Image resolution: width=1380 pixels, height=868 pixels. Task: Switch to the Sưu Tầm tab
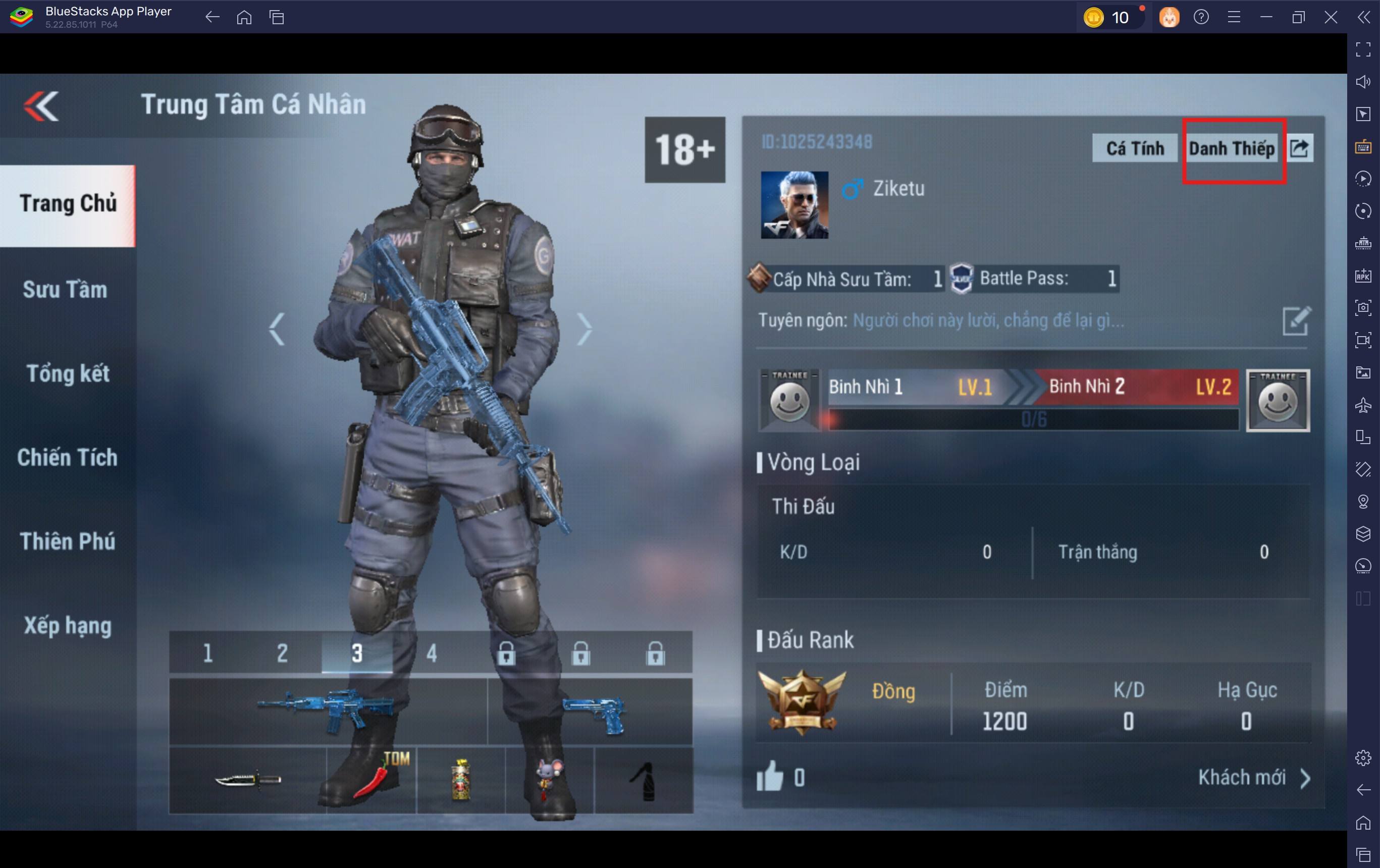pyautogui.click(x=65, y=289)
